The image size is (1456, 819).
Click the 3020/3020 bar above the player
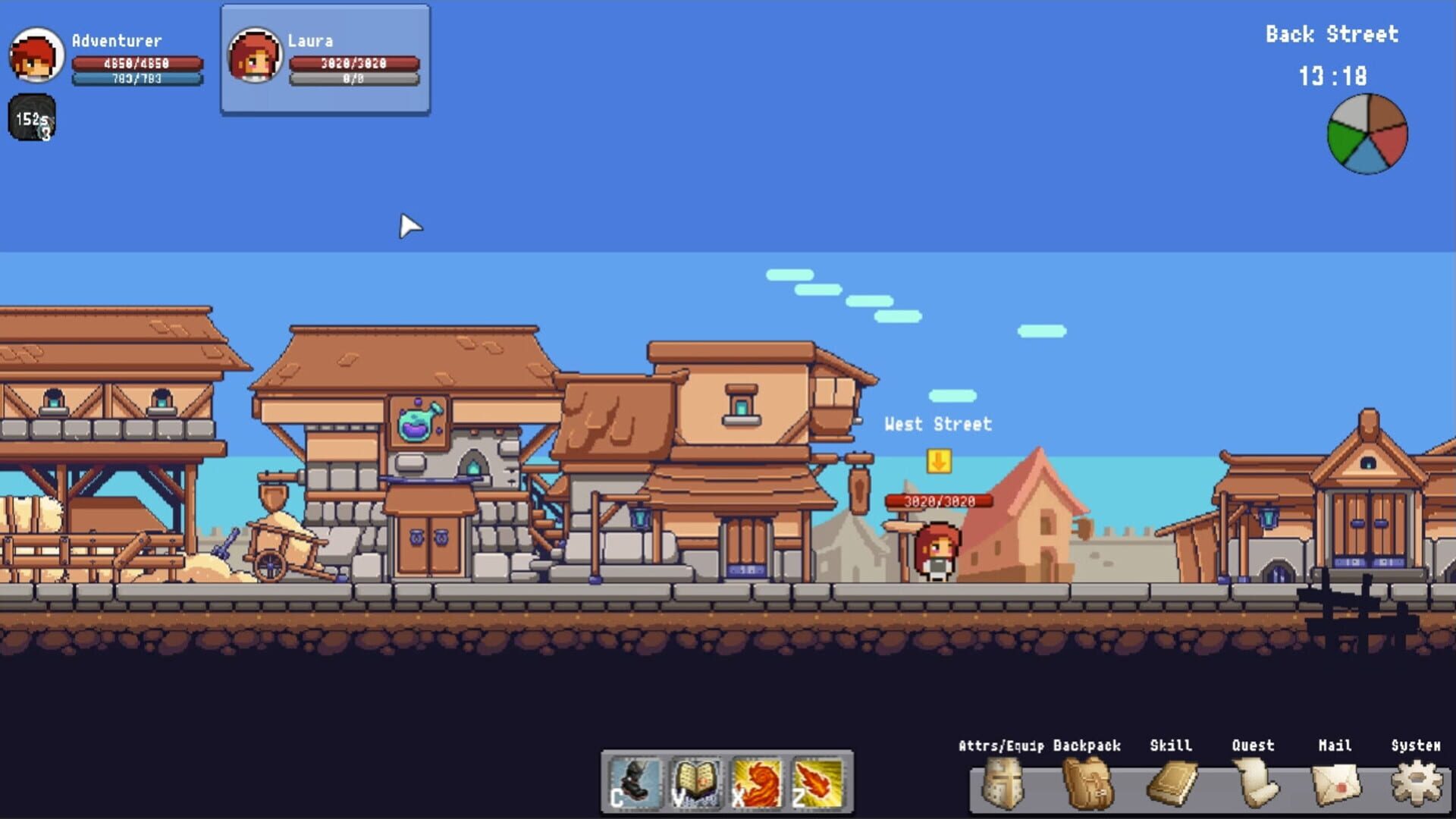point(939,501)
